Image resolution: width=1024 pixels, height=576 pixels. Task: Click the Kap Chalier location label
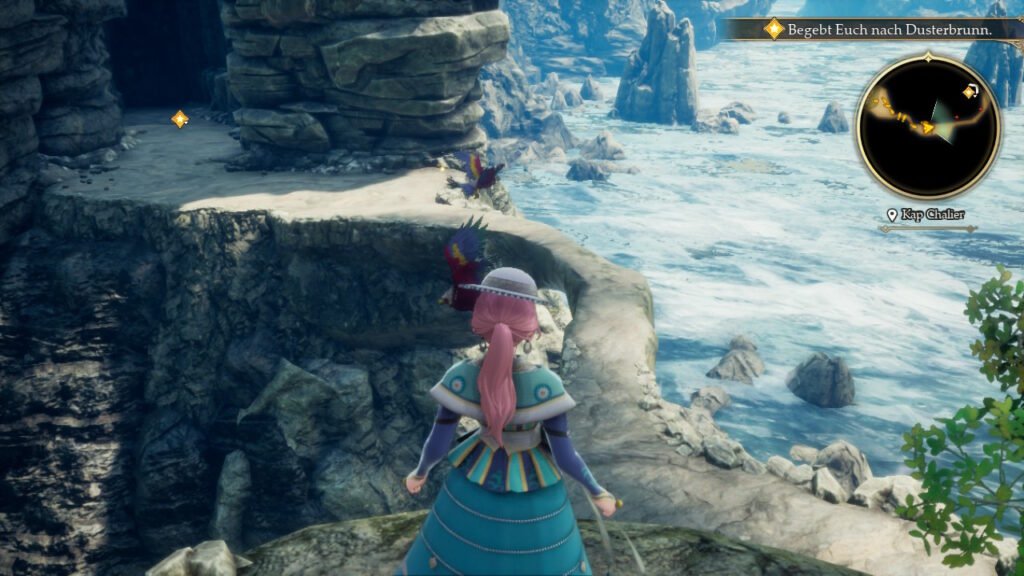[929, 215]
